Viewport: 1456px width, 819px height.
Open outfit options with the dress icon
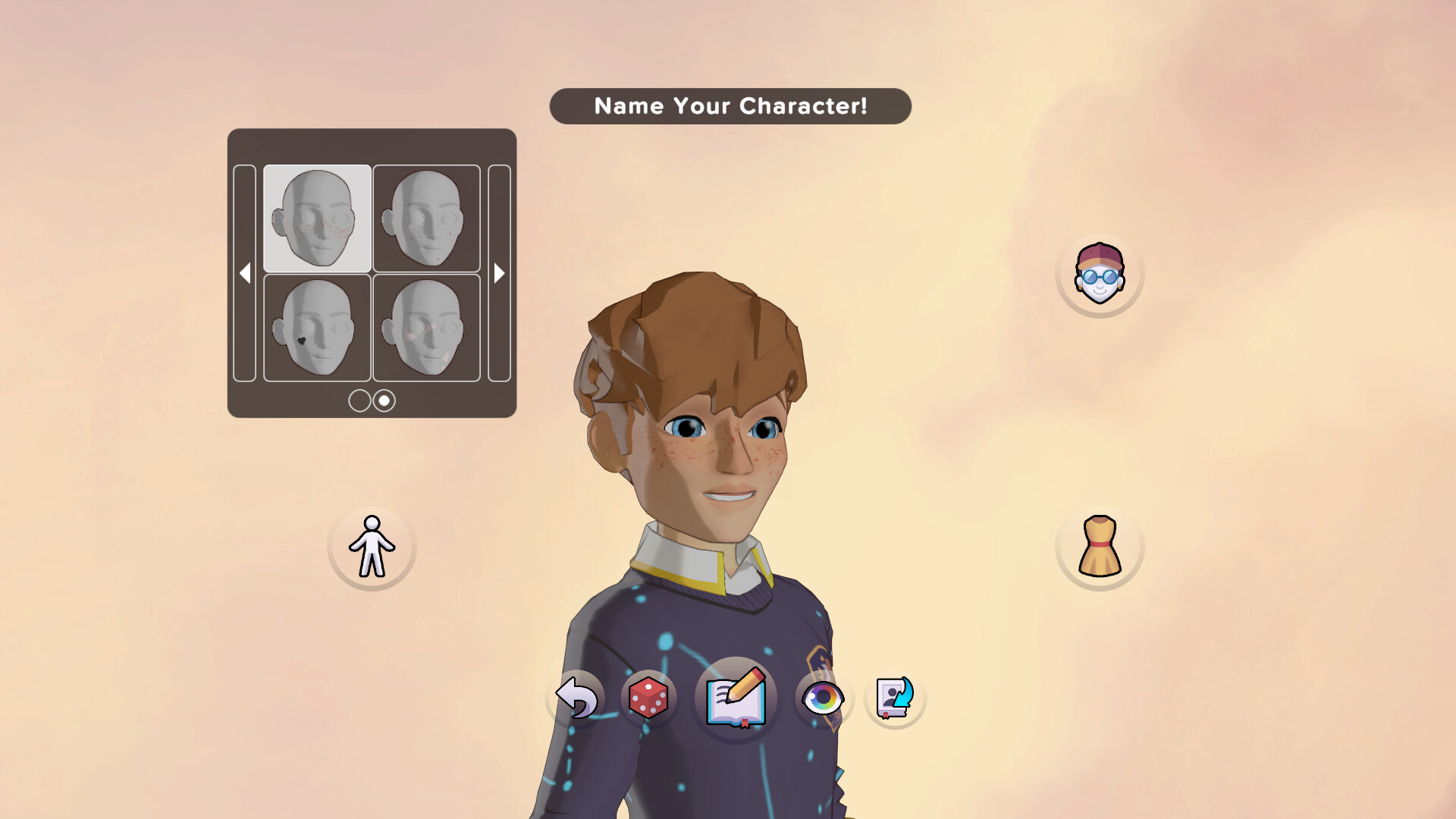point(1100,548)
